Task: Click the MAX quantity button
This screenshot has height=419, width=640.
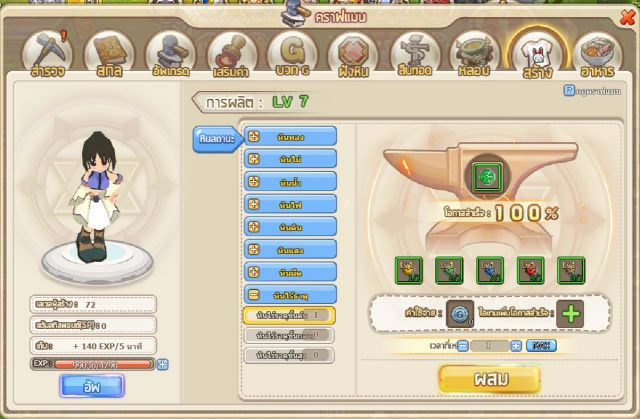Action: click(540, 345)
